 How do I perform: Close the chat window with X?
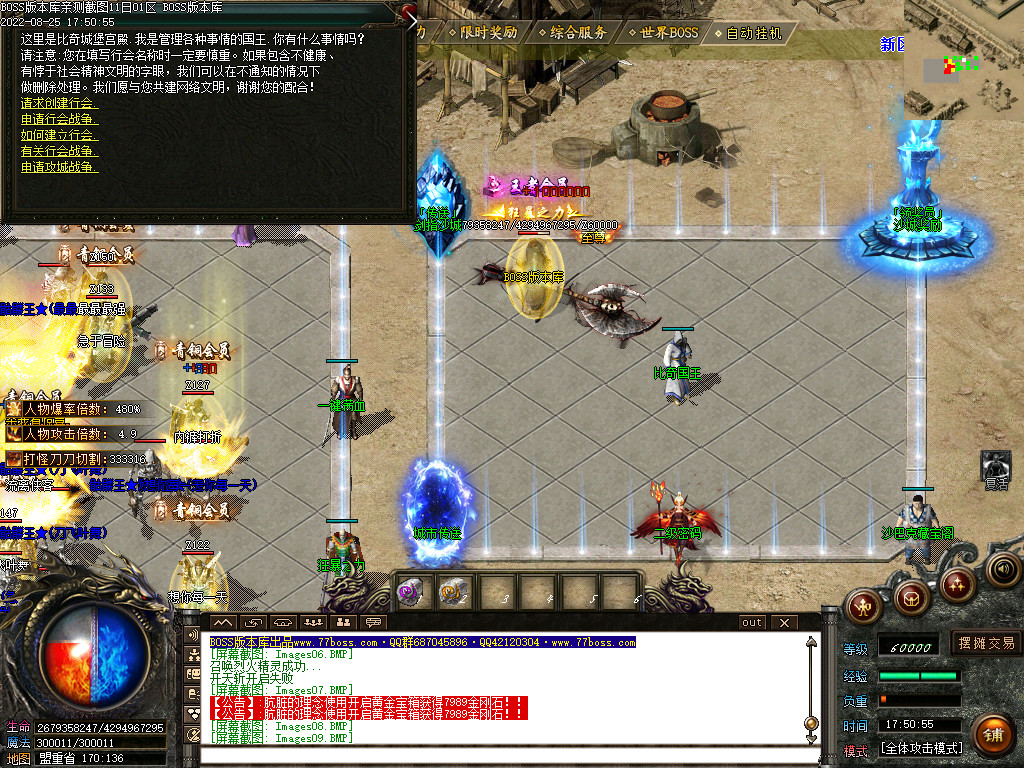(x=784, y=622)
